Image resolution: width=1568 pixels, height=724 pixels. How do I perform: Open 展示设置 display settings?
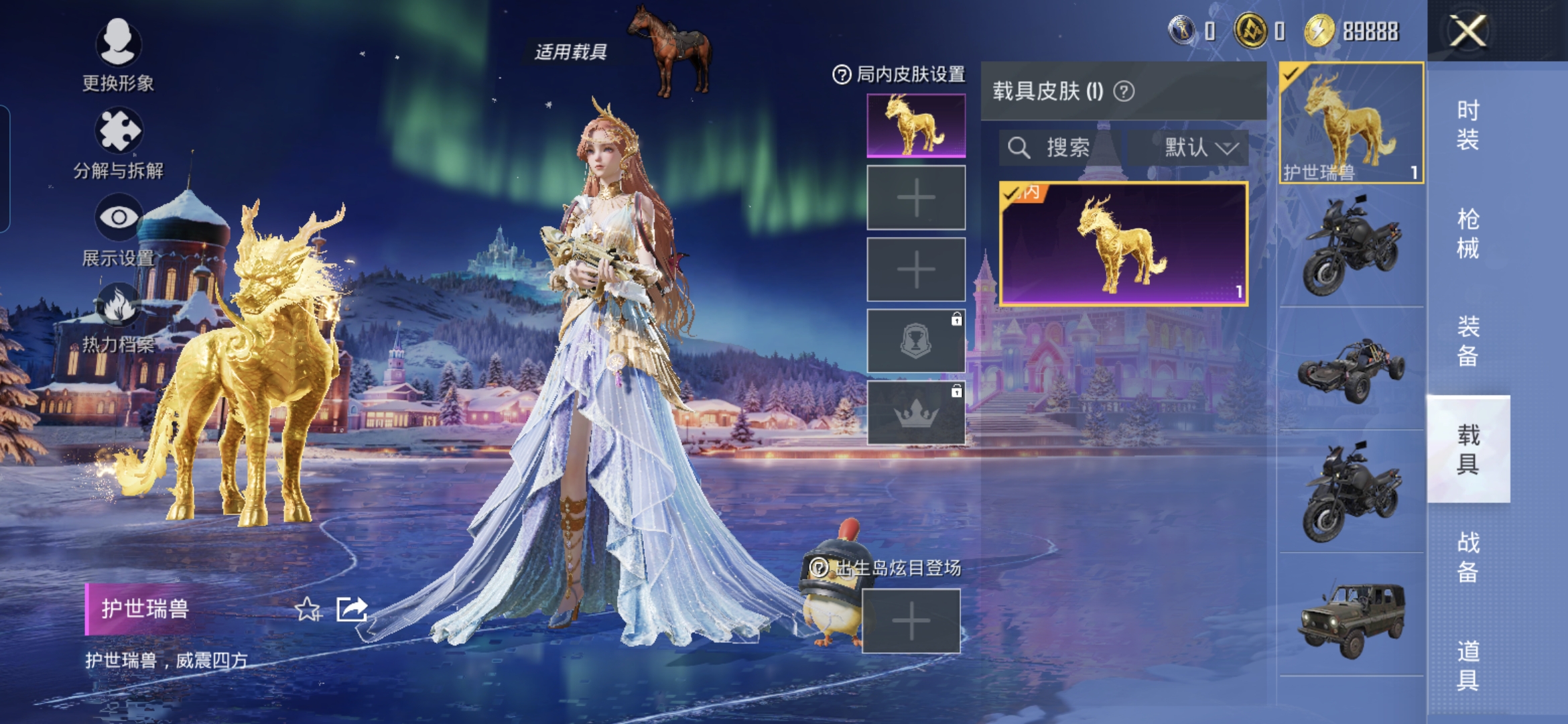(118, 229)
